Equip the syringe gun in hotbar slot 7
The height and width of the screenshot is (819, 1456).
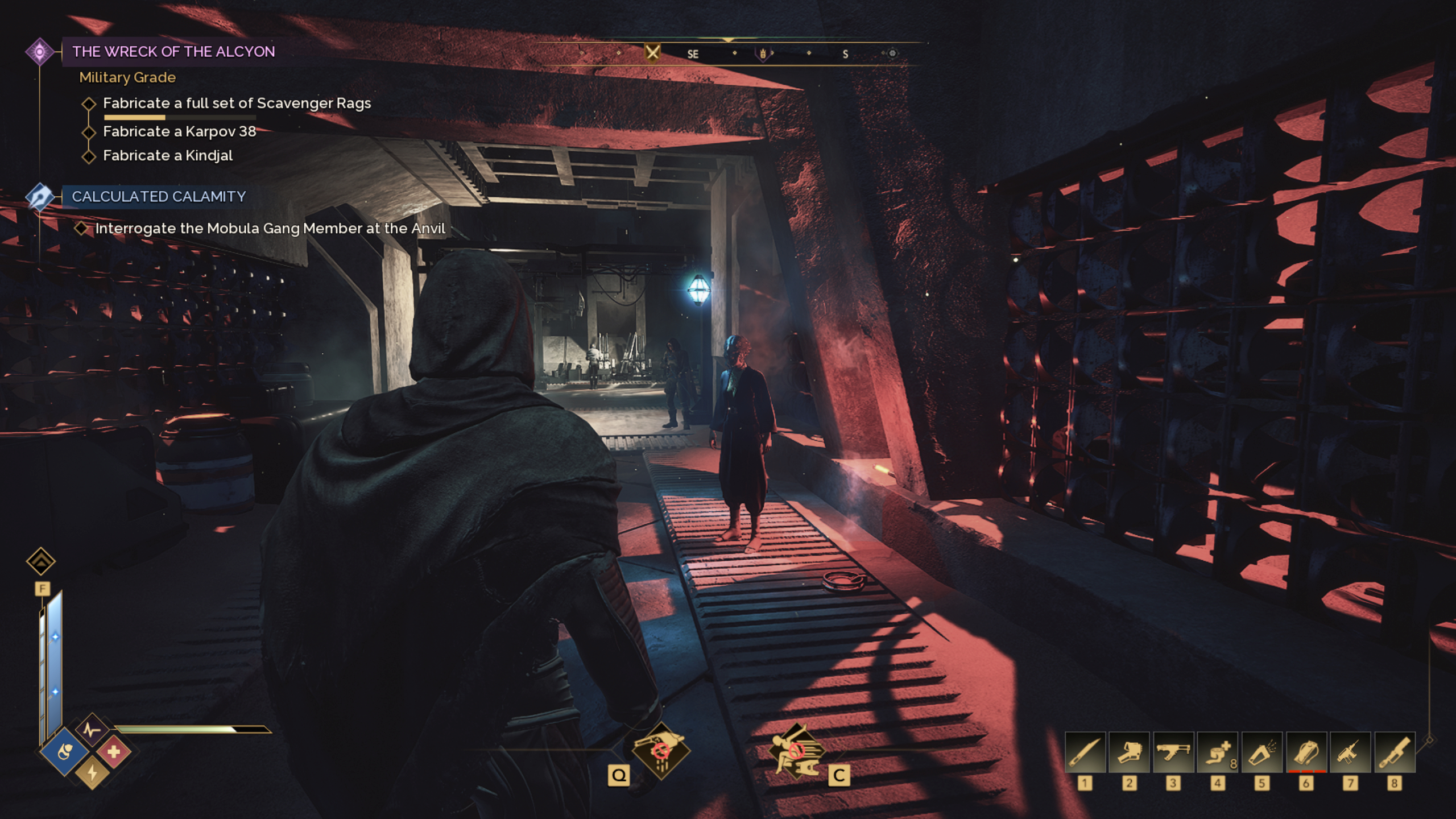(x=1350, y=752)
